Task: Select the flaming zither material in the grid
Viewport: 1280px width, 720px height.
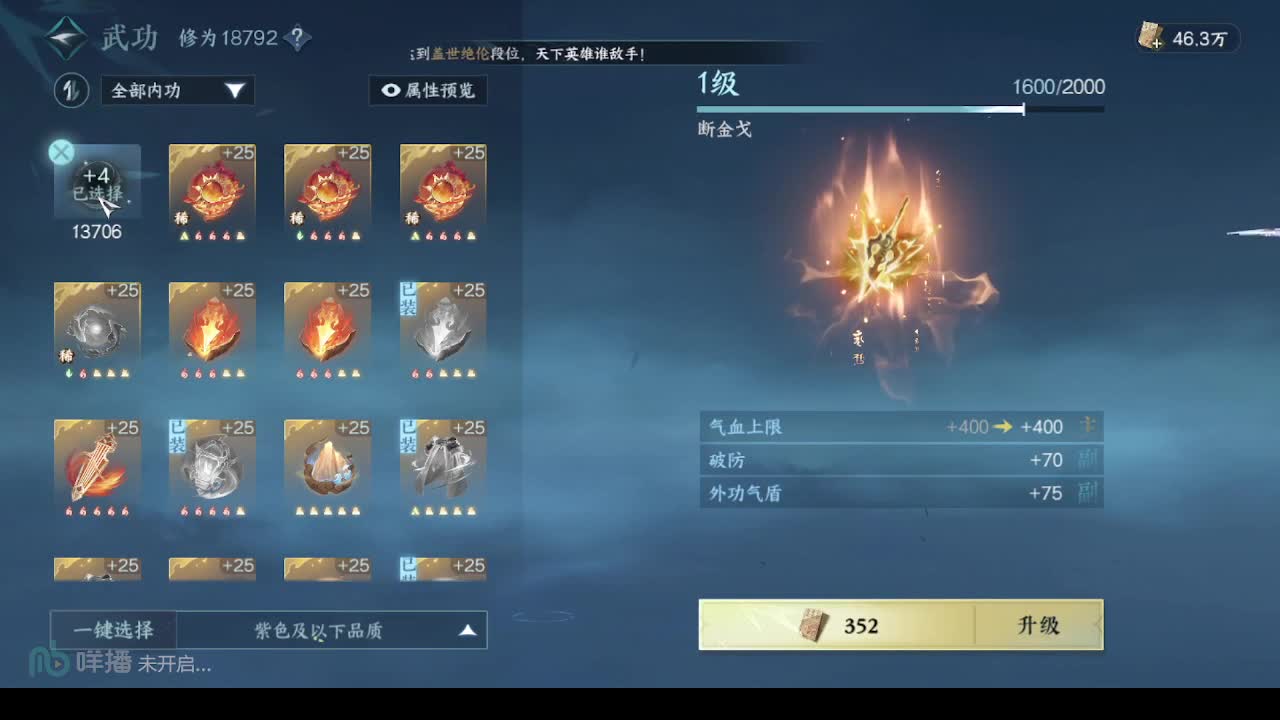Action: (x=97, y=465)
